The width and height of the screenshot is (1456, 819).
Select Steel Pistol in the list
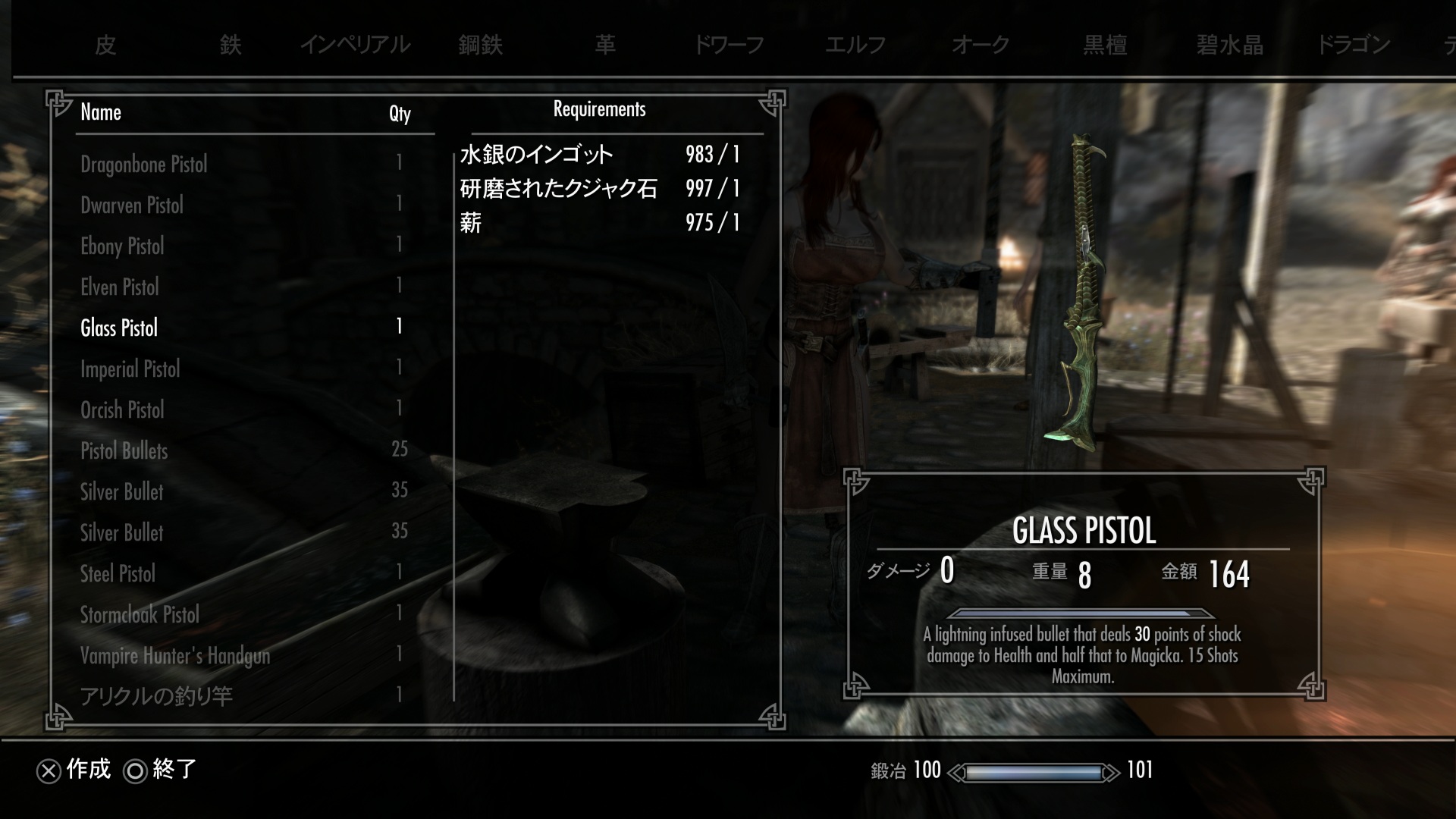point(118,574)
